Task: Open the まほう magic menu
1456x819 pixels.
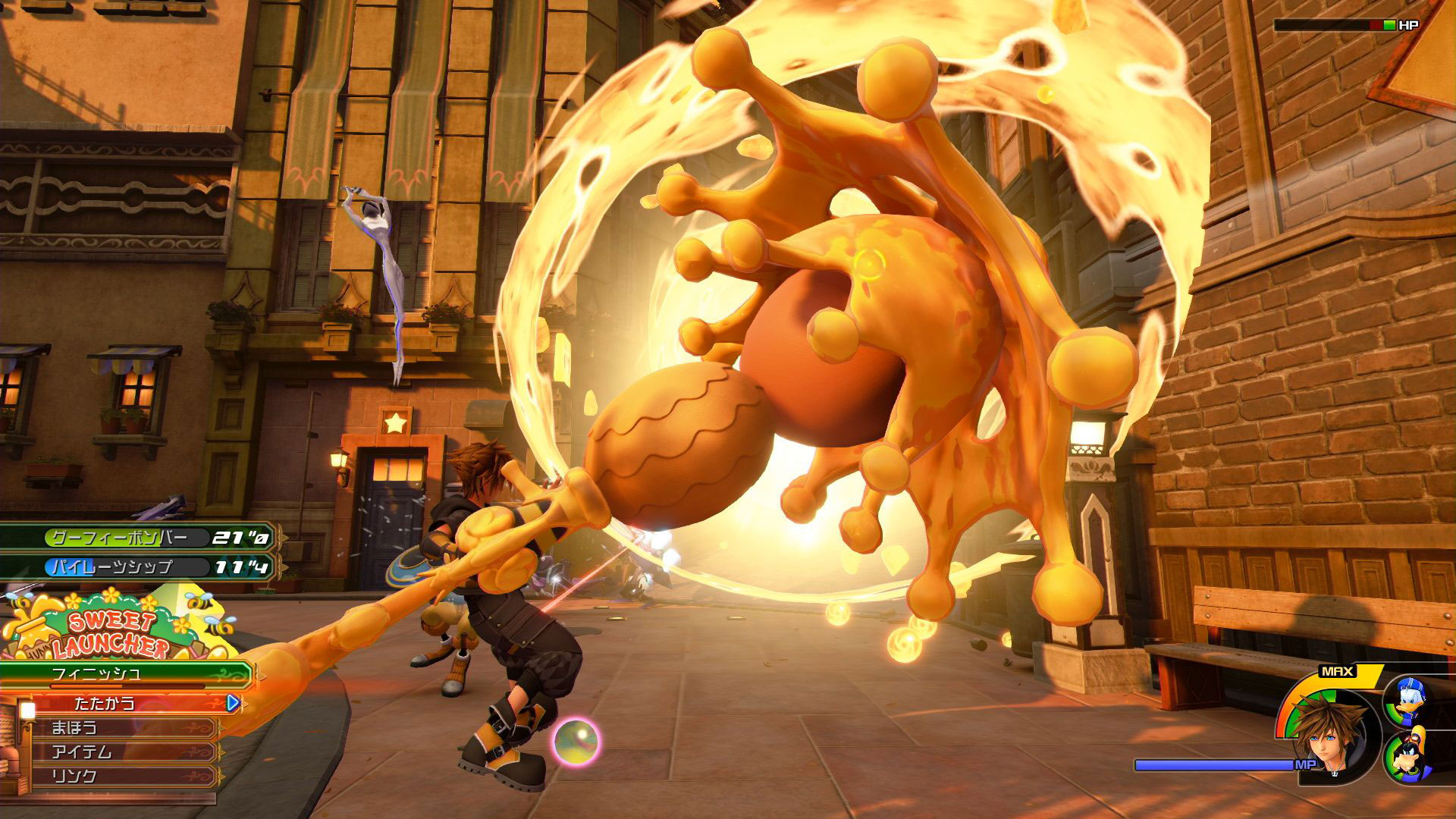Action: [114, 728]
